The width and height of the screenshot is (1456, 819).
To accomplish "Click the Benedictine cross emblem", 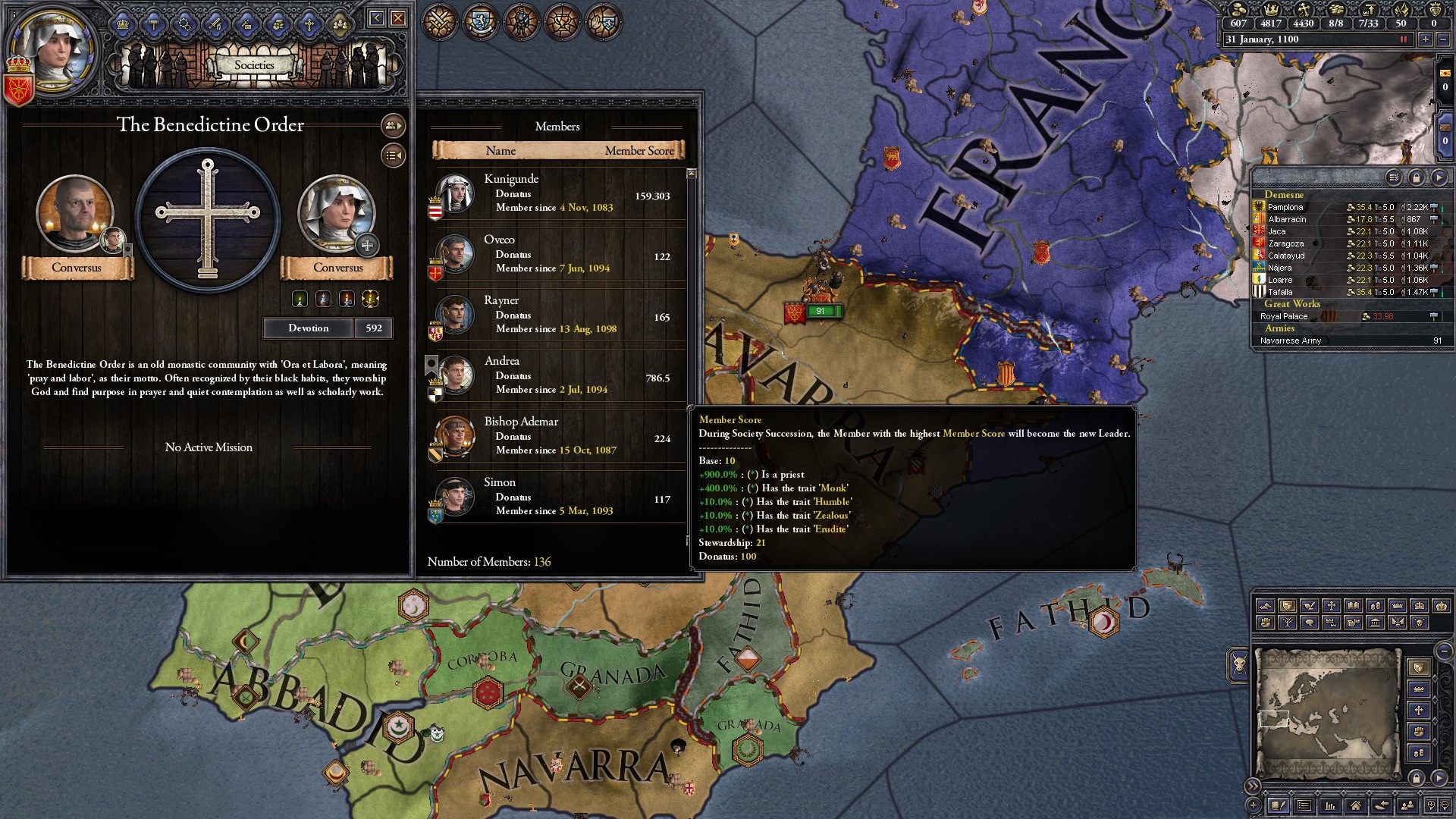I will pos(208,218).
